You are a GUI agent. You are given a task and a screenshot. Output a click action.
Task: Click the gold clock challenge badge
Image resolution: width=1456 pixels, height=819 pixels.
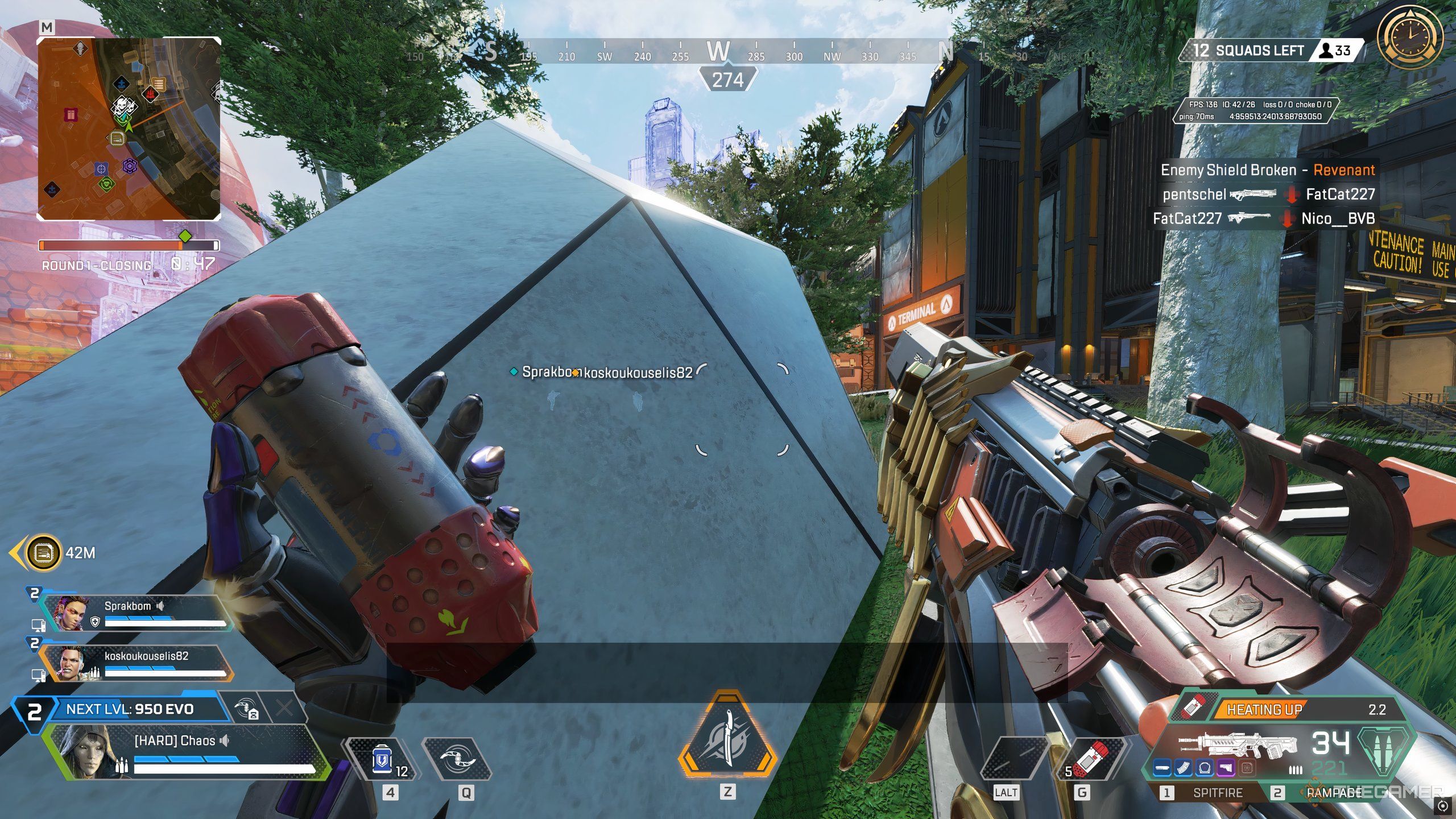tap(1409, 36)
